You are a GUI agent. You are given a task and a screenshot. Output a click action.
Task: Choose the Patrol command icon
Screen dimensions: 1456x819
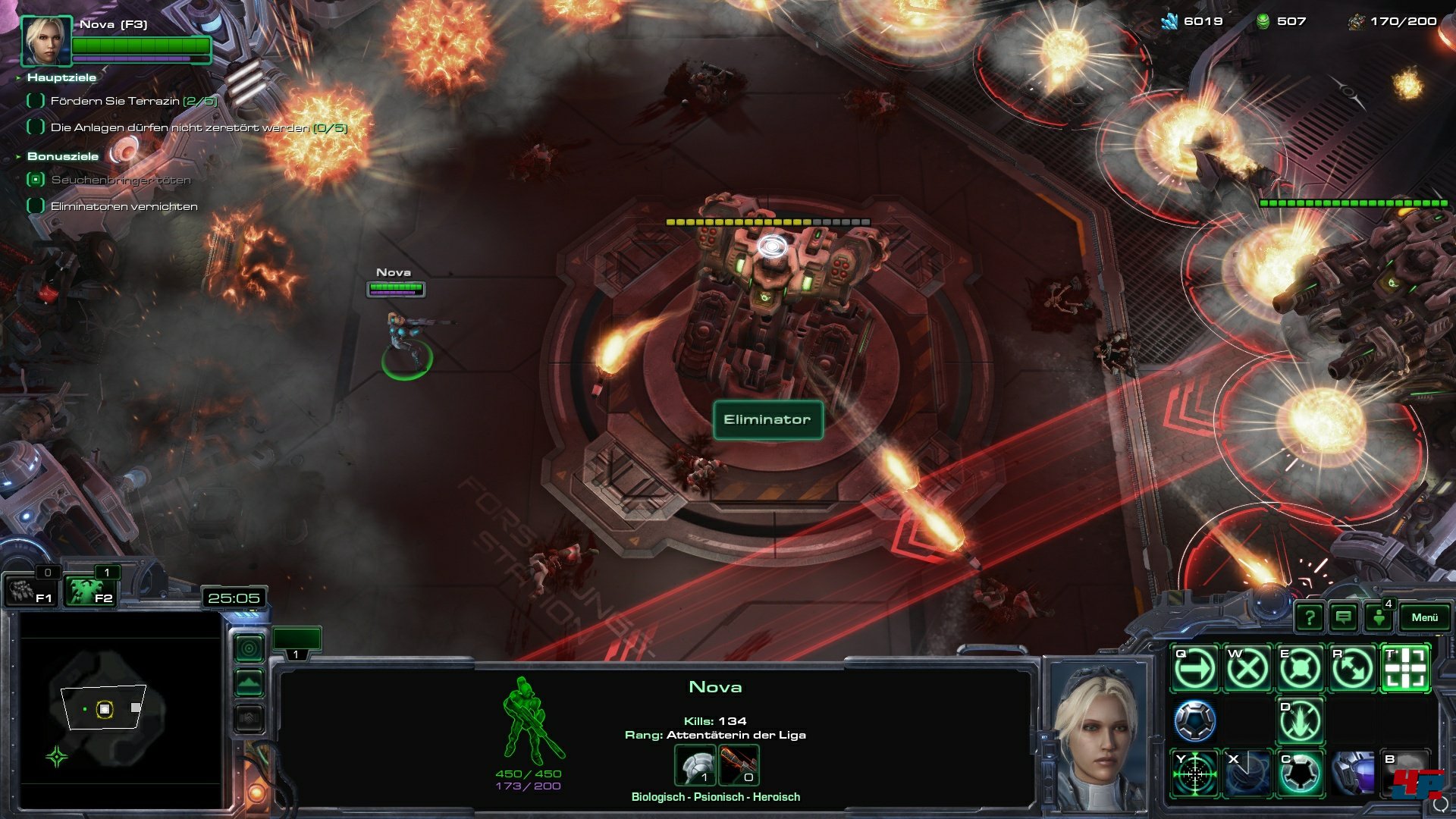pyautogui.click(x=1353, y=669)
